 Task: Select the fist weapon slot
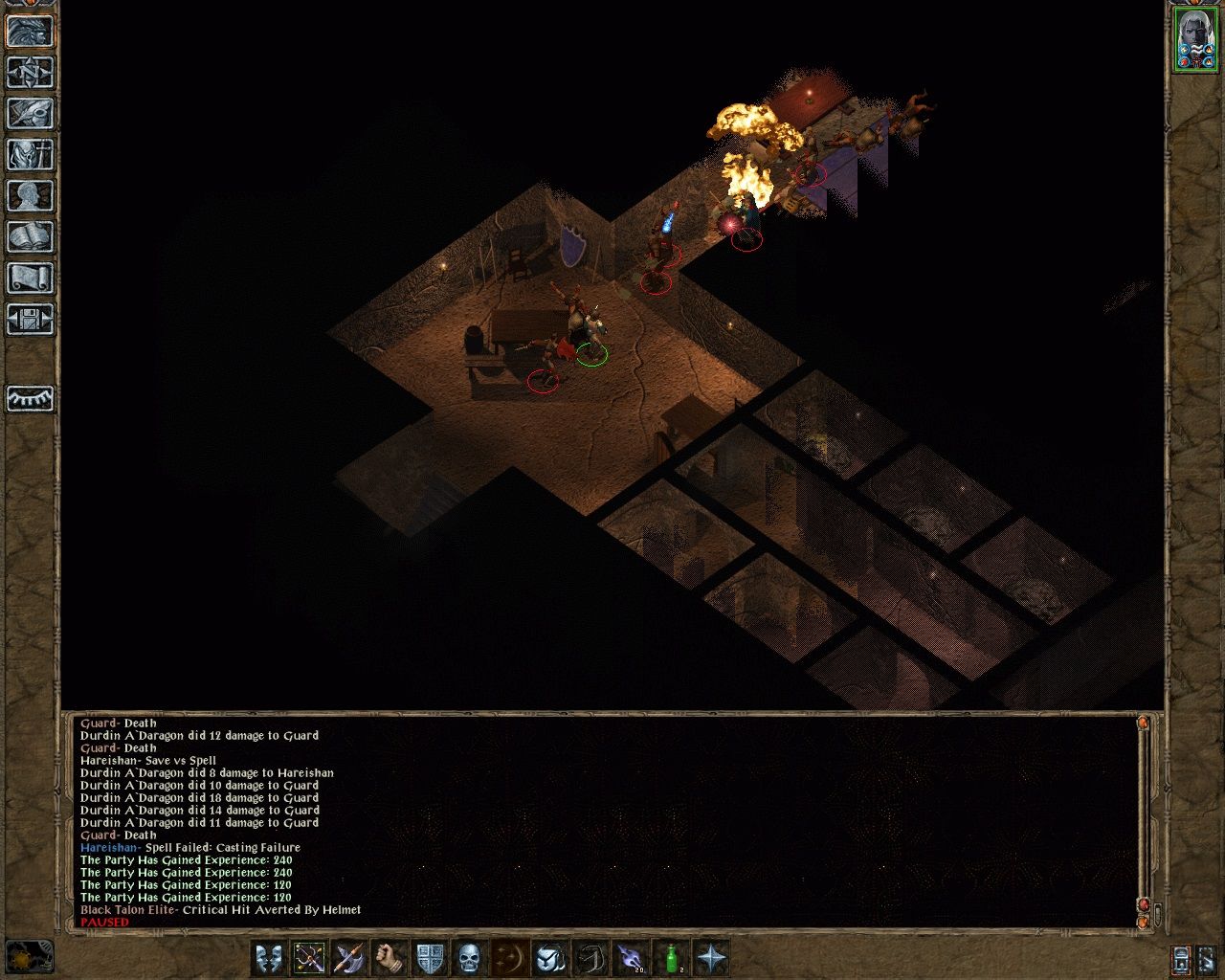click(390, 958)
